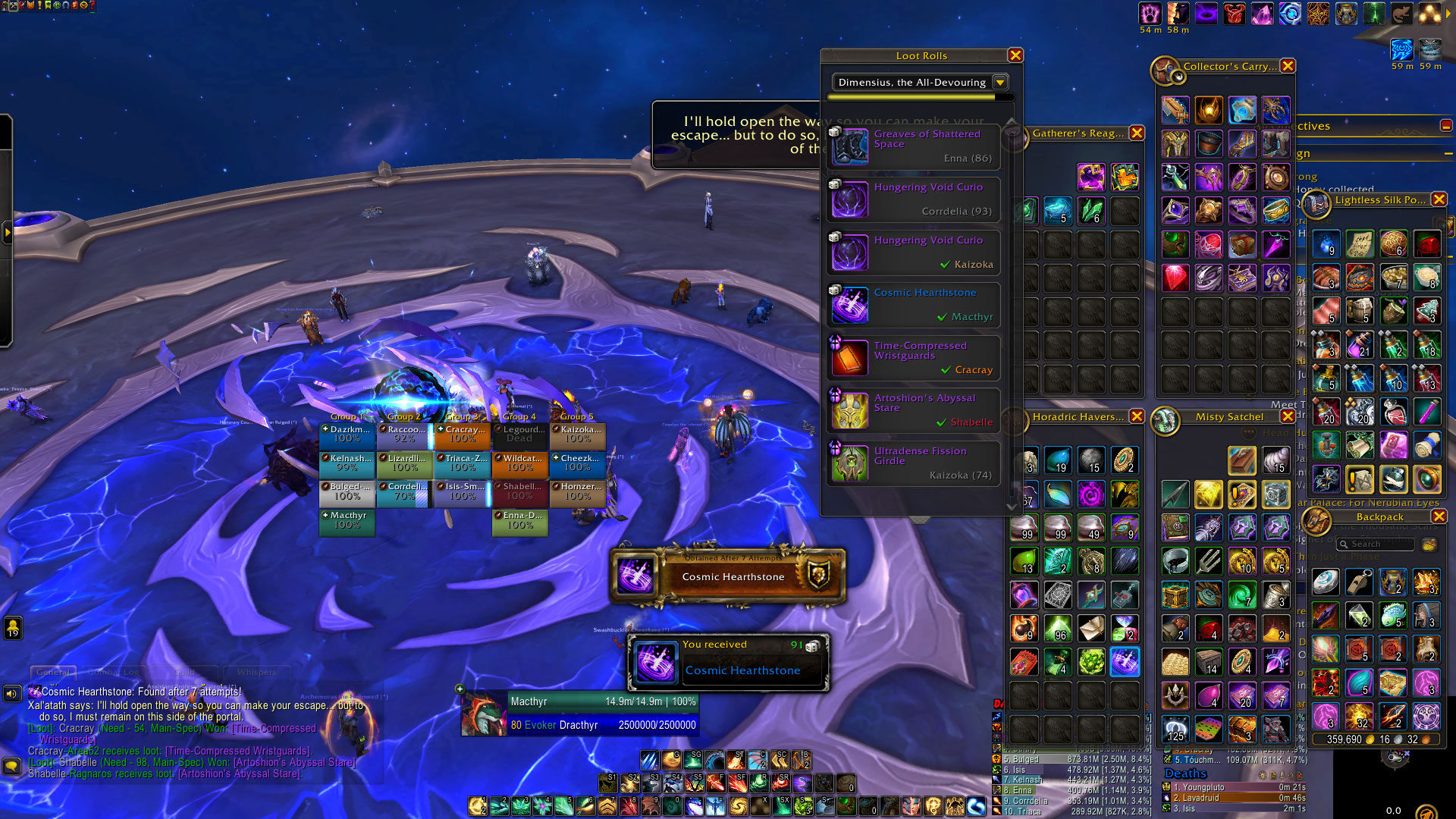Close the Gatherer's Reagent bag

tap(1137, 133)
